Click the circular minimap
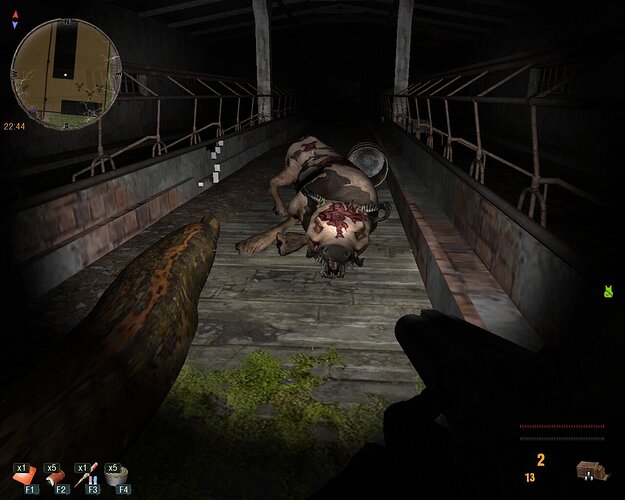625x500 pixels. pyautogui.click(x=66, y=74)
